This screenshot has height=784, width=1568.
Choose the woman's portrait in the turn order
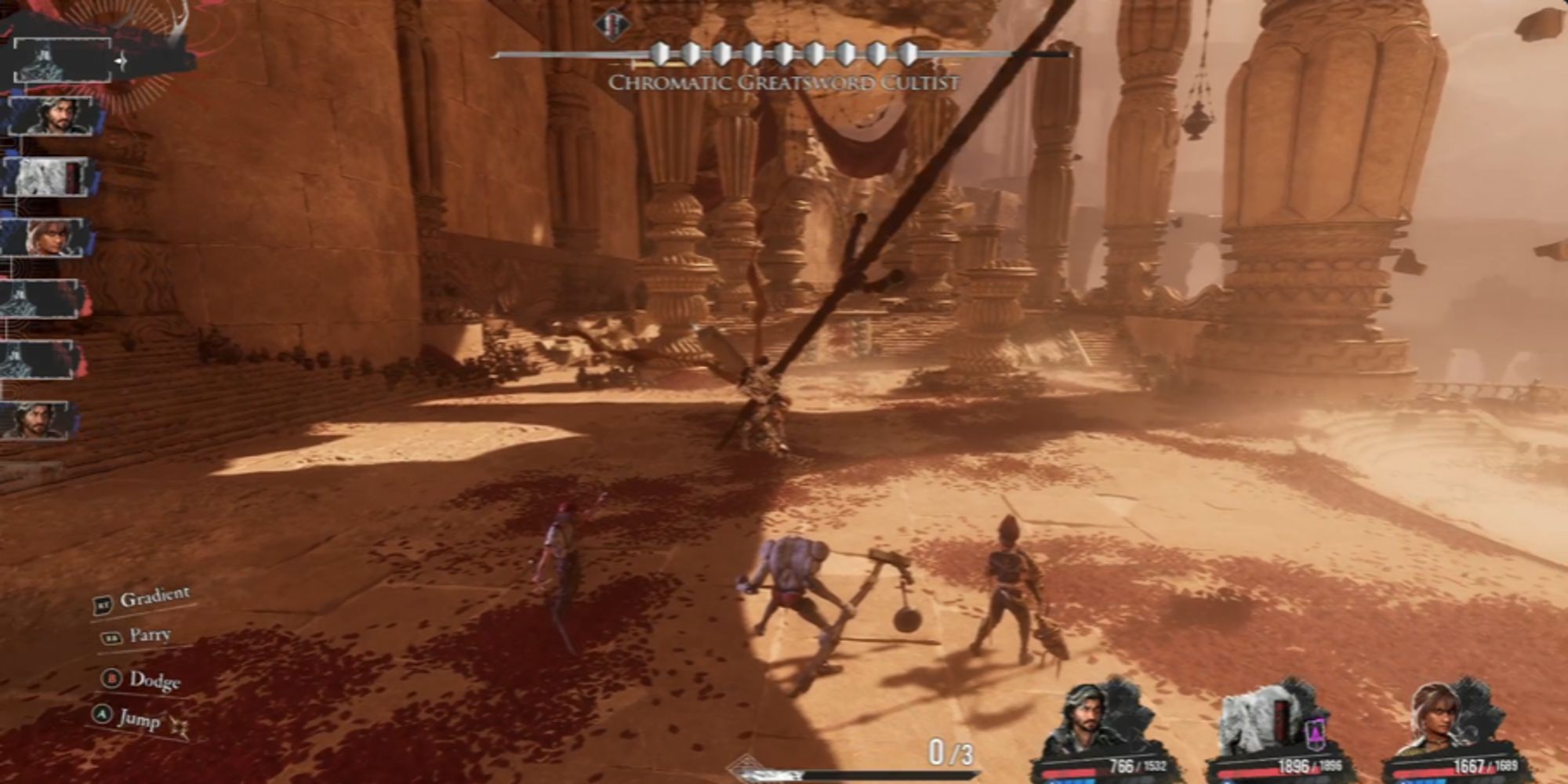[x=49, y=237]
